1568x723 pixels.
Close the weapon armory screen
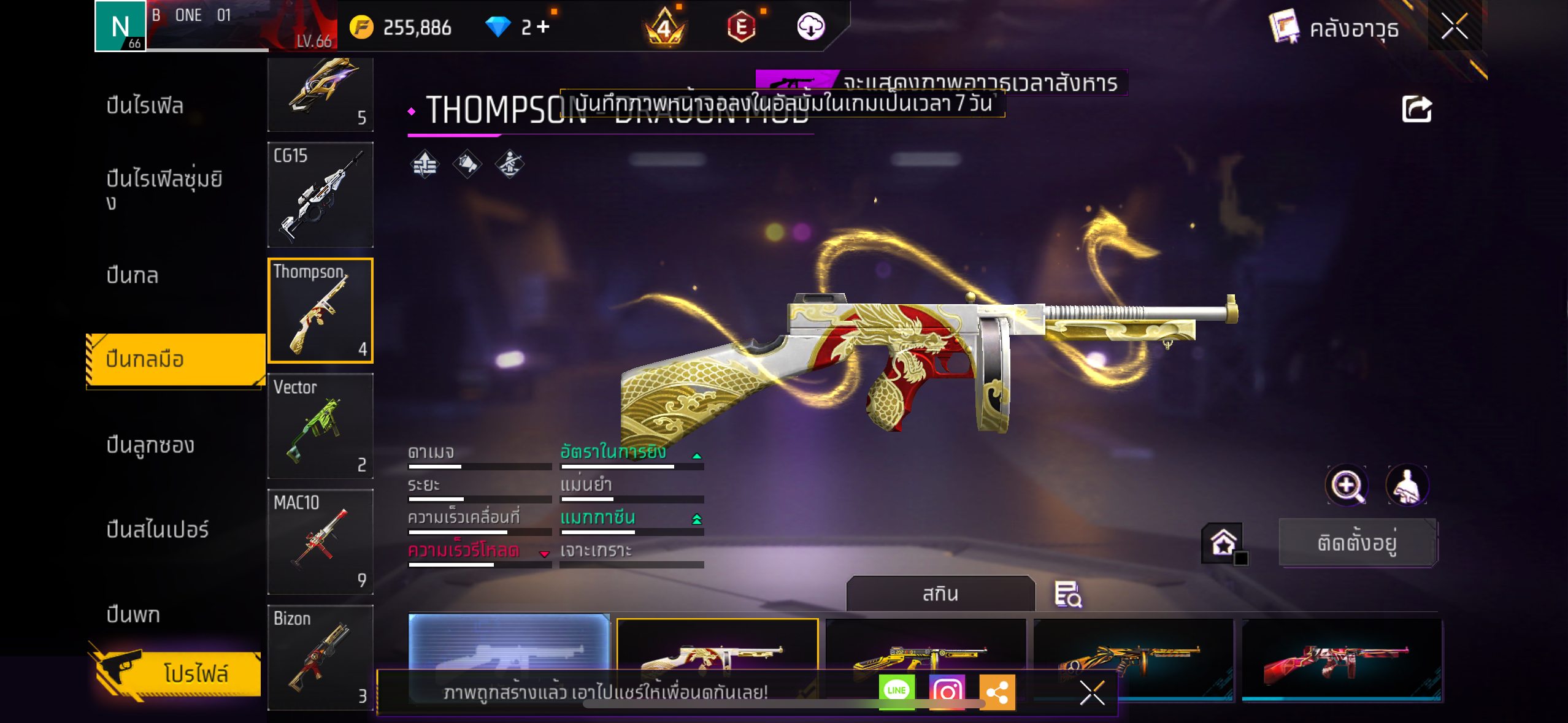(1454, 26)
